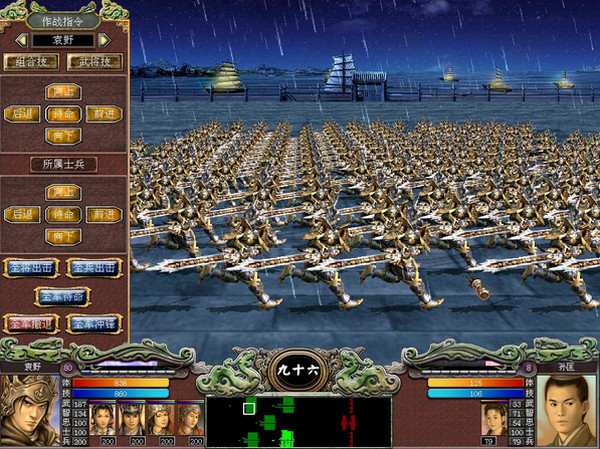Set the whole army to standby with 全军待命

pyautogui.click(x=62, y=296)
